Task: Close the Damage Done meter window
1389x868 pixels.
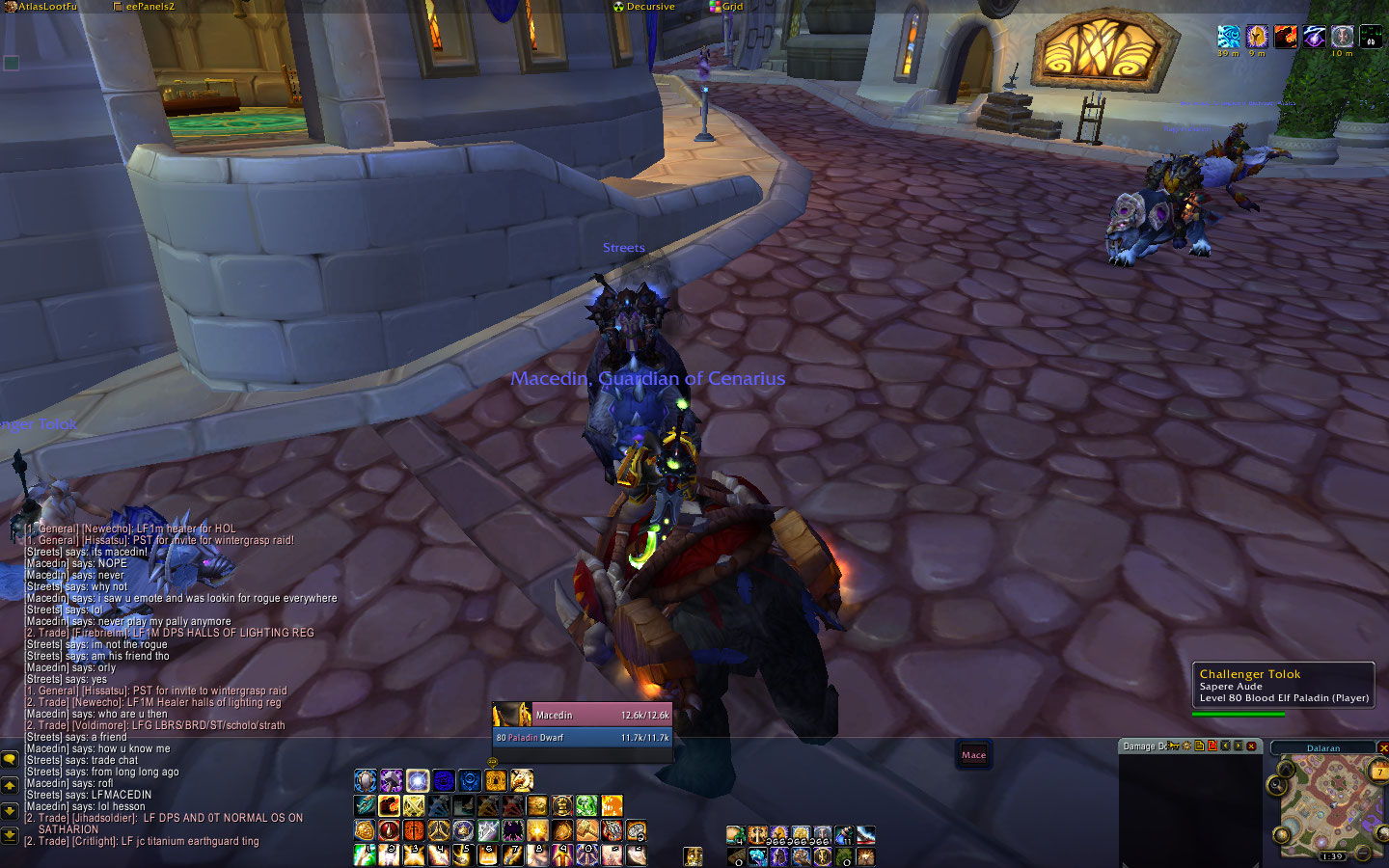Action: click(1251, 746)
